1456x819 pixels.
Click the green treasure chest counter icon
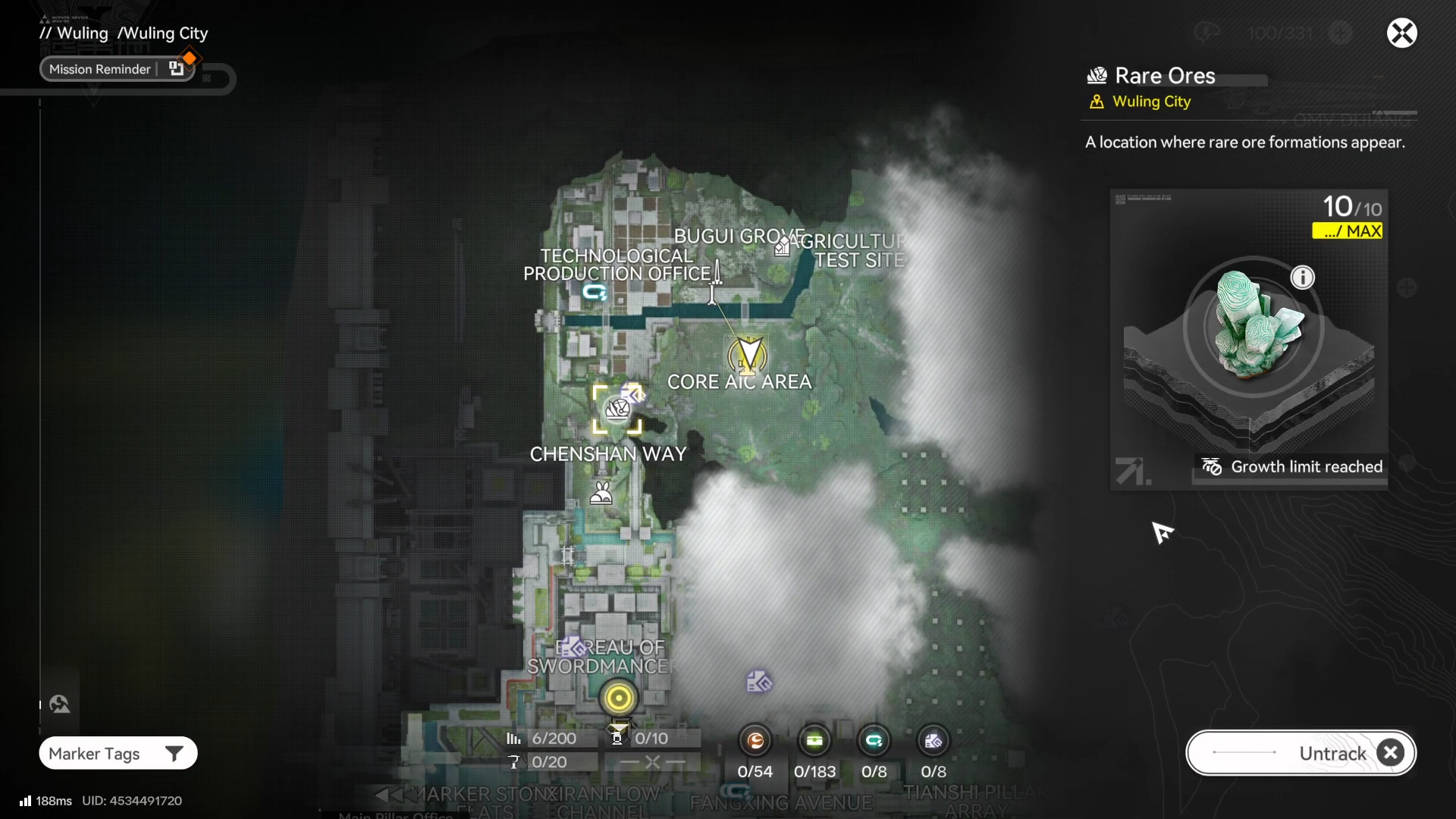coord(814,741)
